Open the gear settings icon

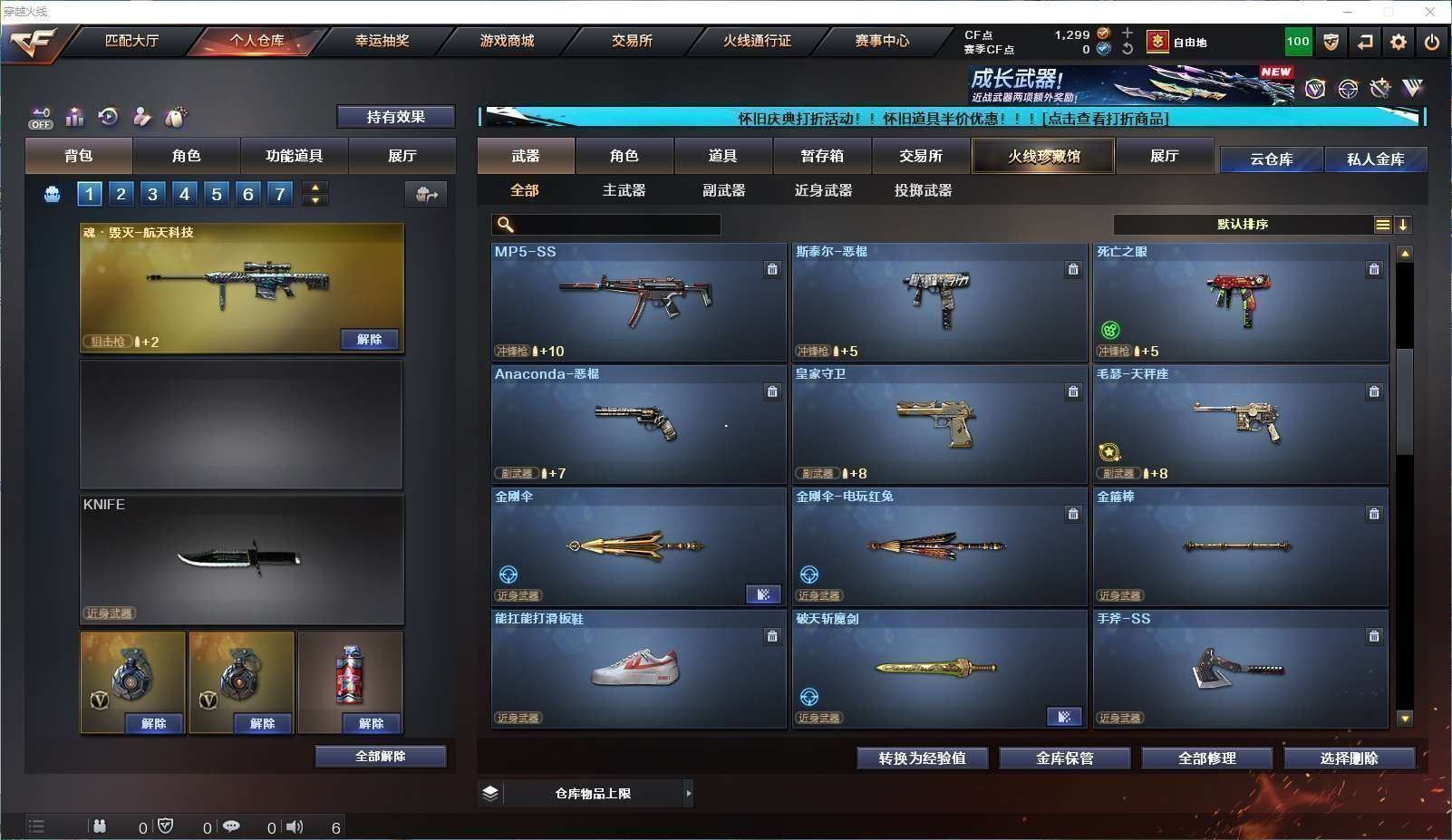tap(1399, 42)
